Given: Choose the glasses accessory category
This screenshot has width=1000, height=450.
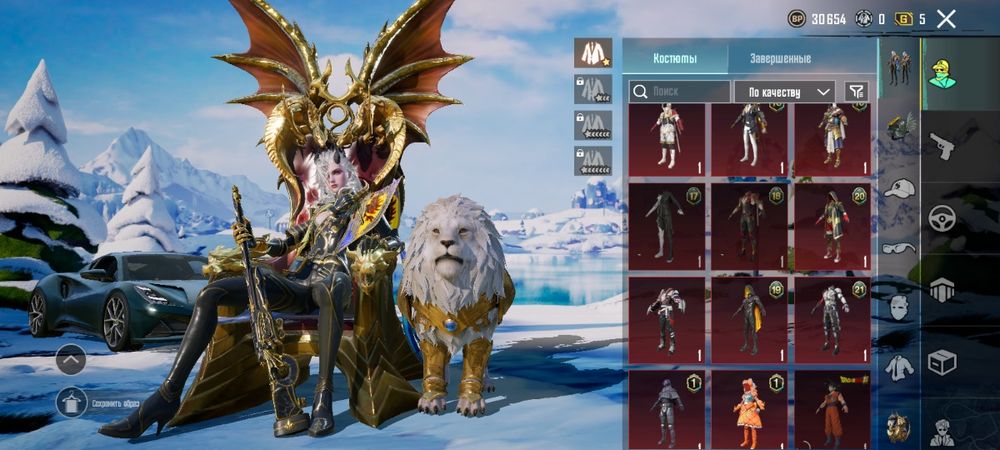Looking at the screenshot, I should 899,247.
